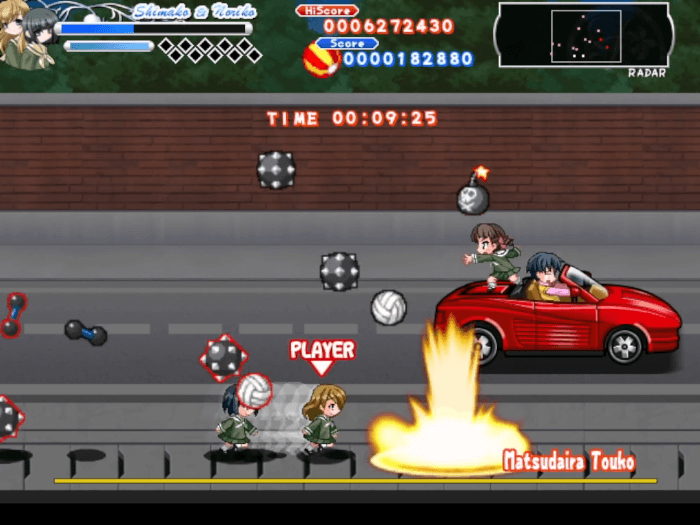Select the Shimako & Noriko character portrait
The width and height of the screenshot is (700, 525).
coord(27,36)
